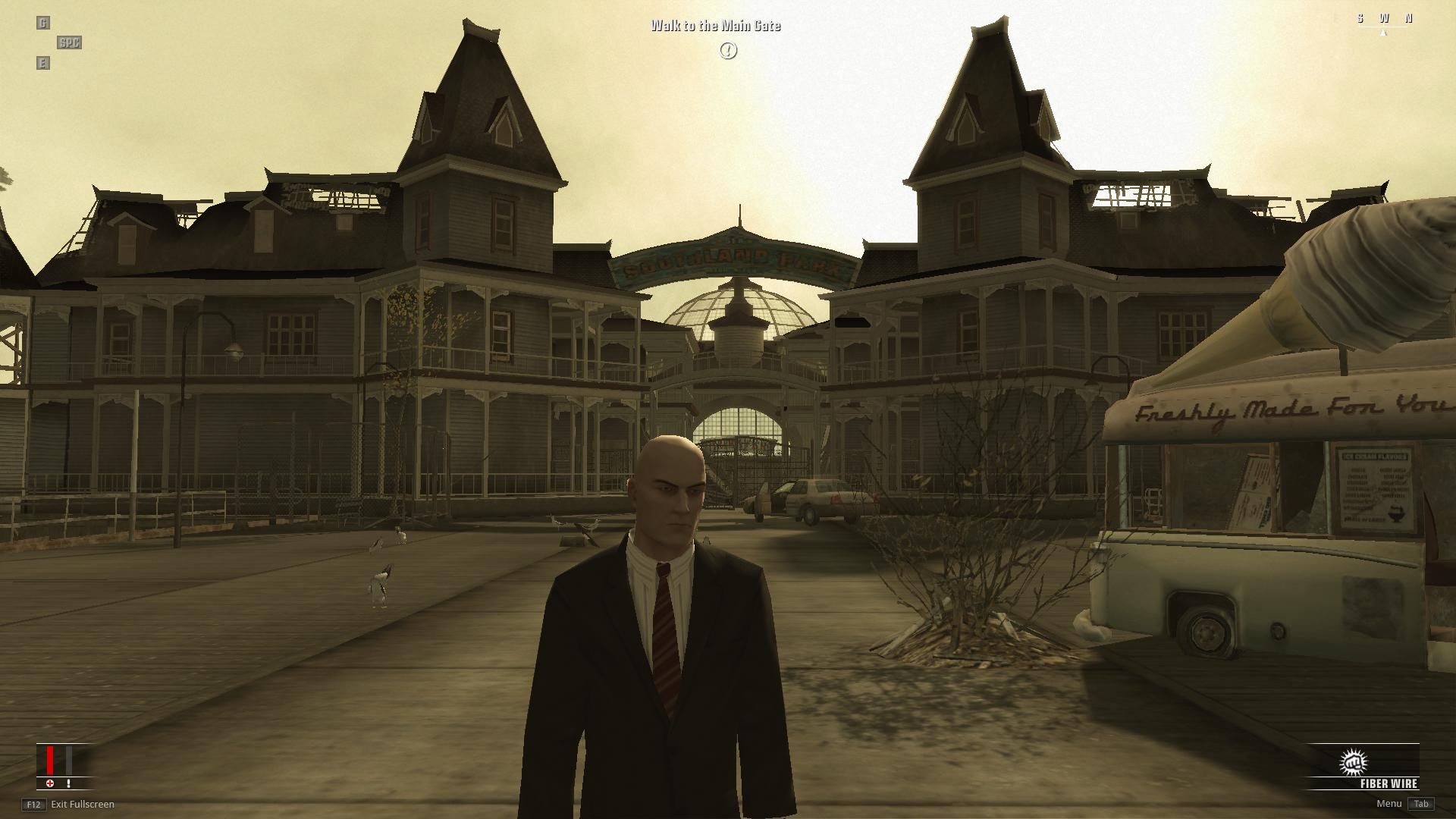Click the compass heading indicator
The height and width of the screenshot is (819, 1456).
pos(1383,20)
